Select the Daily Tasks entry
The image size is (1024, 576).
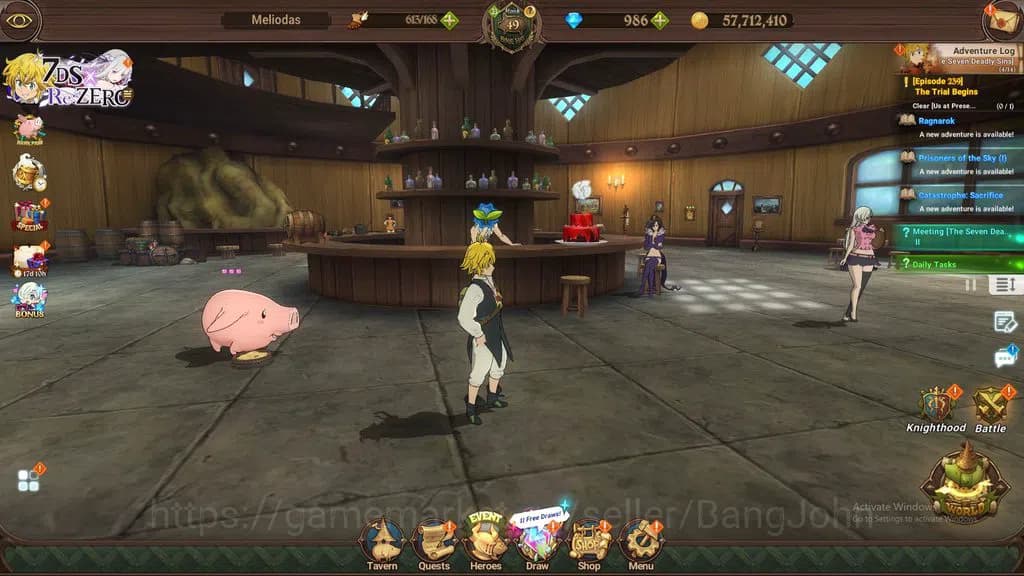958,264
